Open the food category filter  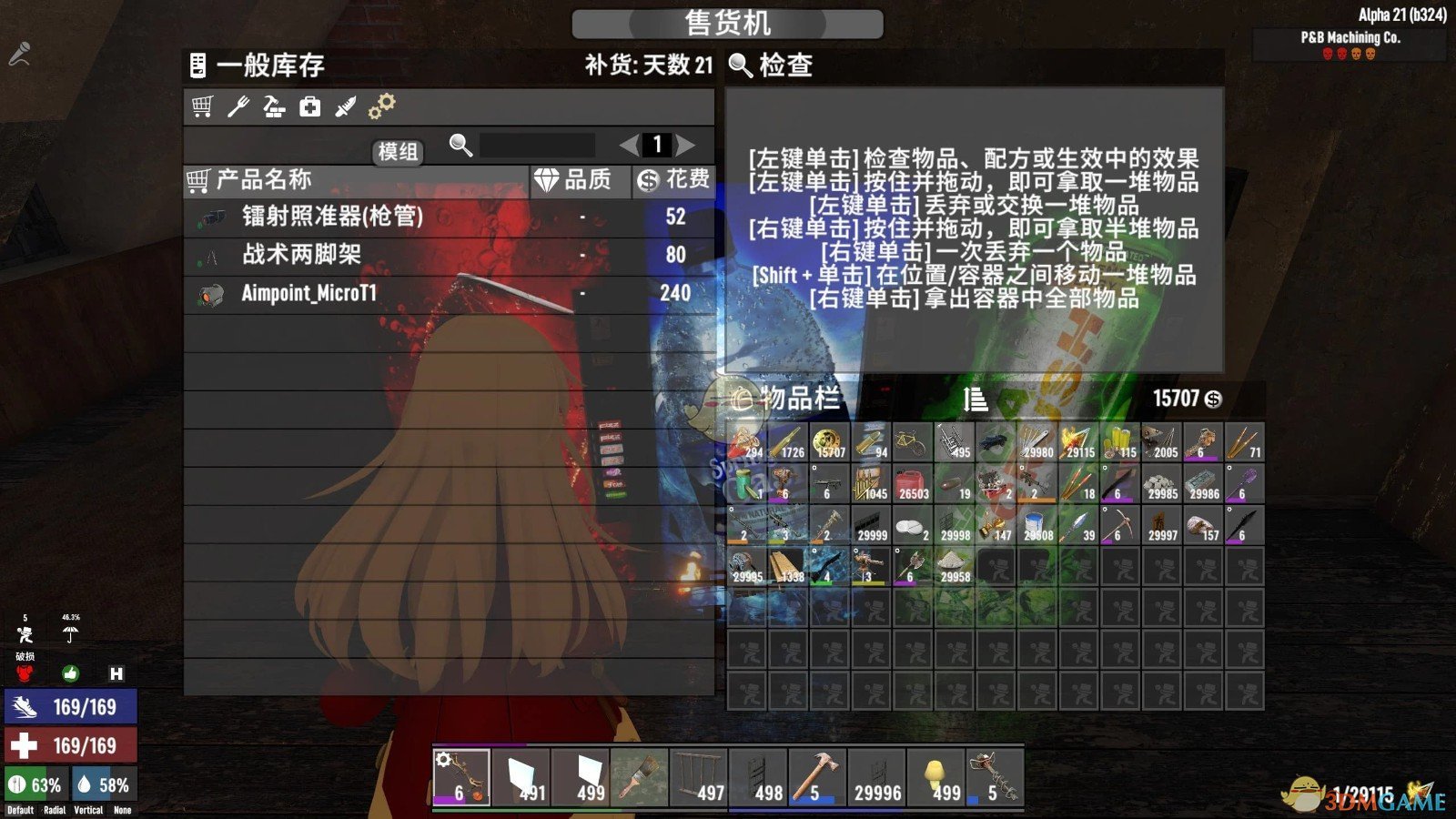(x=238, y=107)
